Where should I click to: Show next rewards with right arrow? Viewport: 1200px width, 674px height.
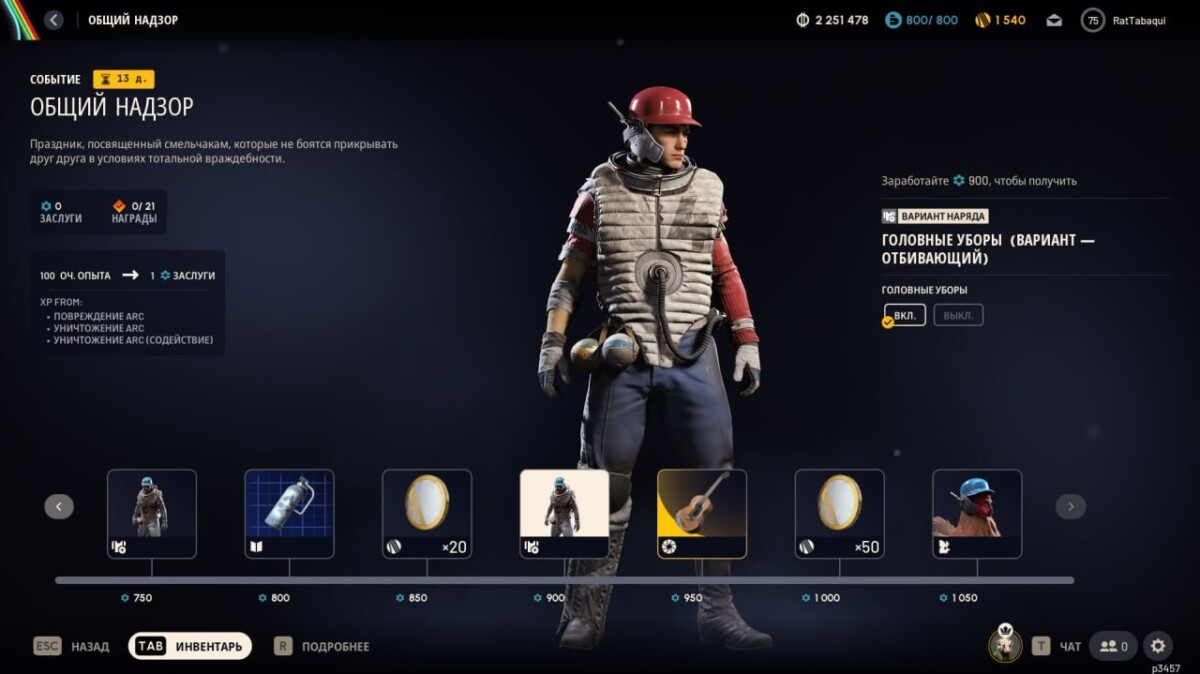(1070, 507)
